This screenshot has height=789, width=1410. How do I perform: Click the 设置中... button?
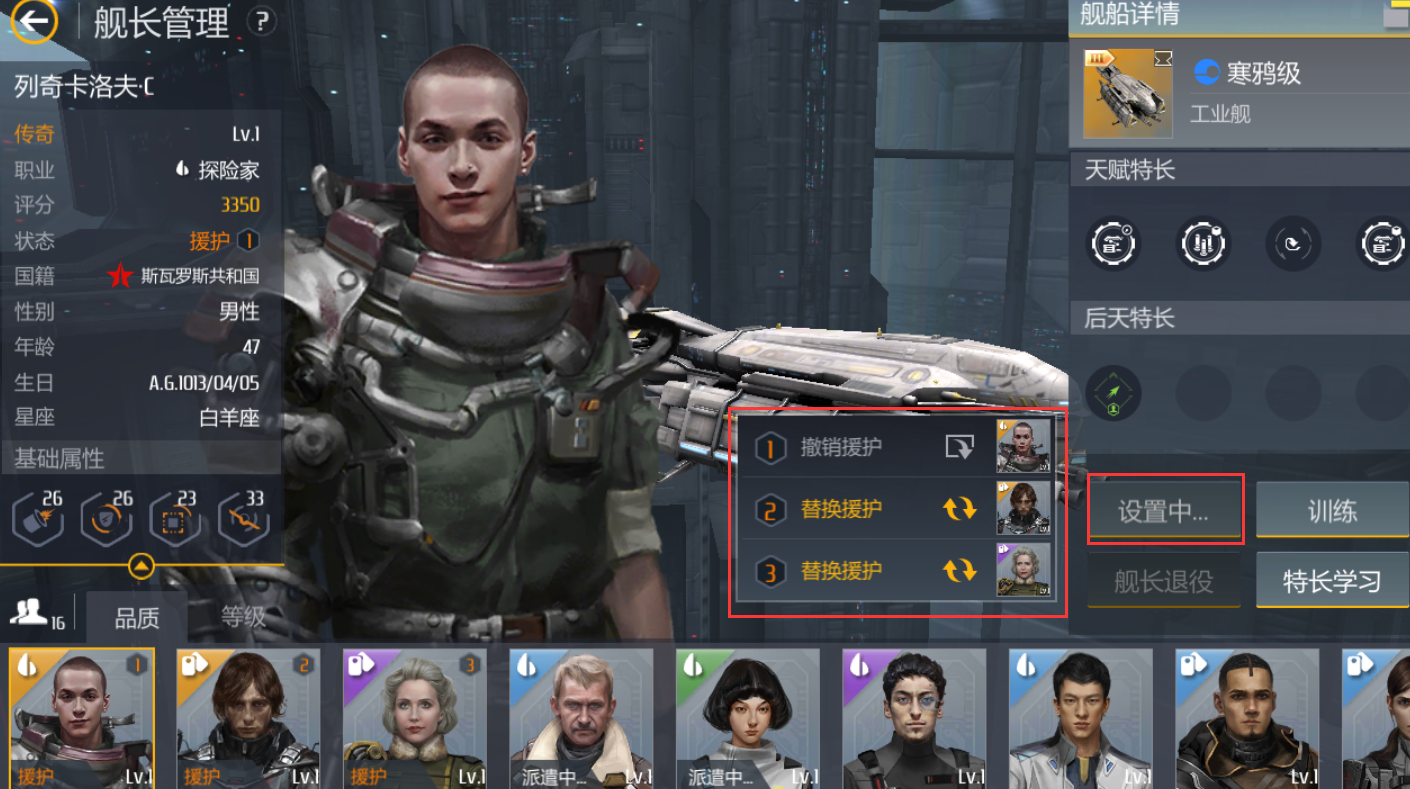[1164, 511]
